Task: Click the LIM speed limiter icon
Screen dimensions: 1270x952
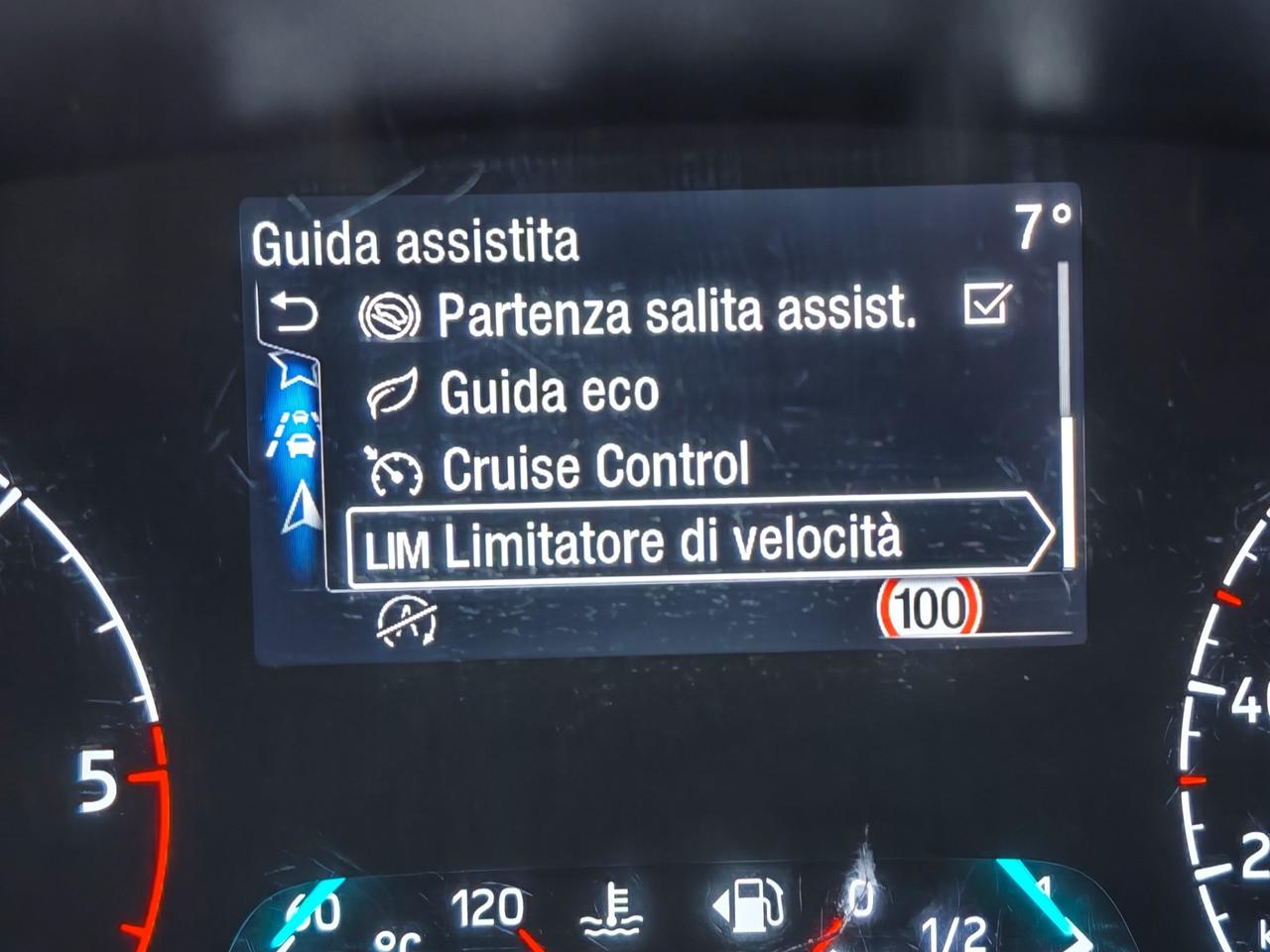Action: click(397, 538)
